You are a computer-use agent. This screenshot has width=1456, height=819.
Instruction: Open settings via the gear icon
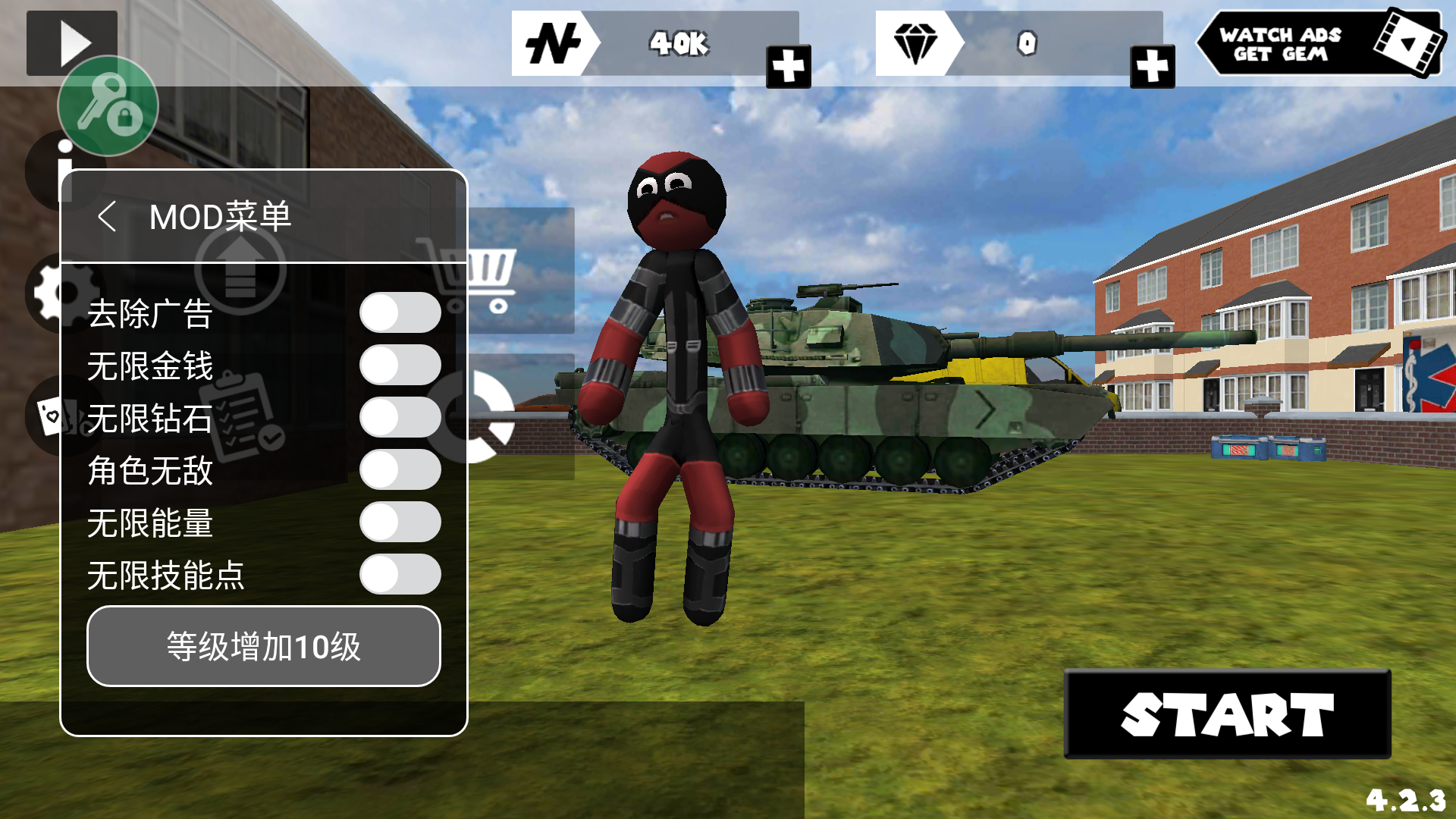[x=45, y=293]
